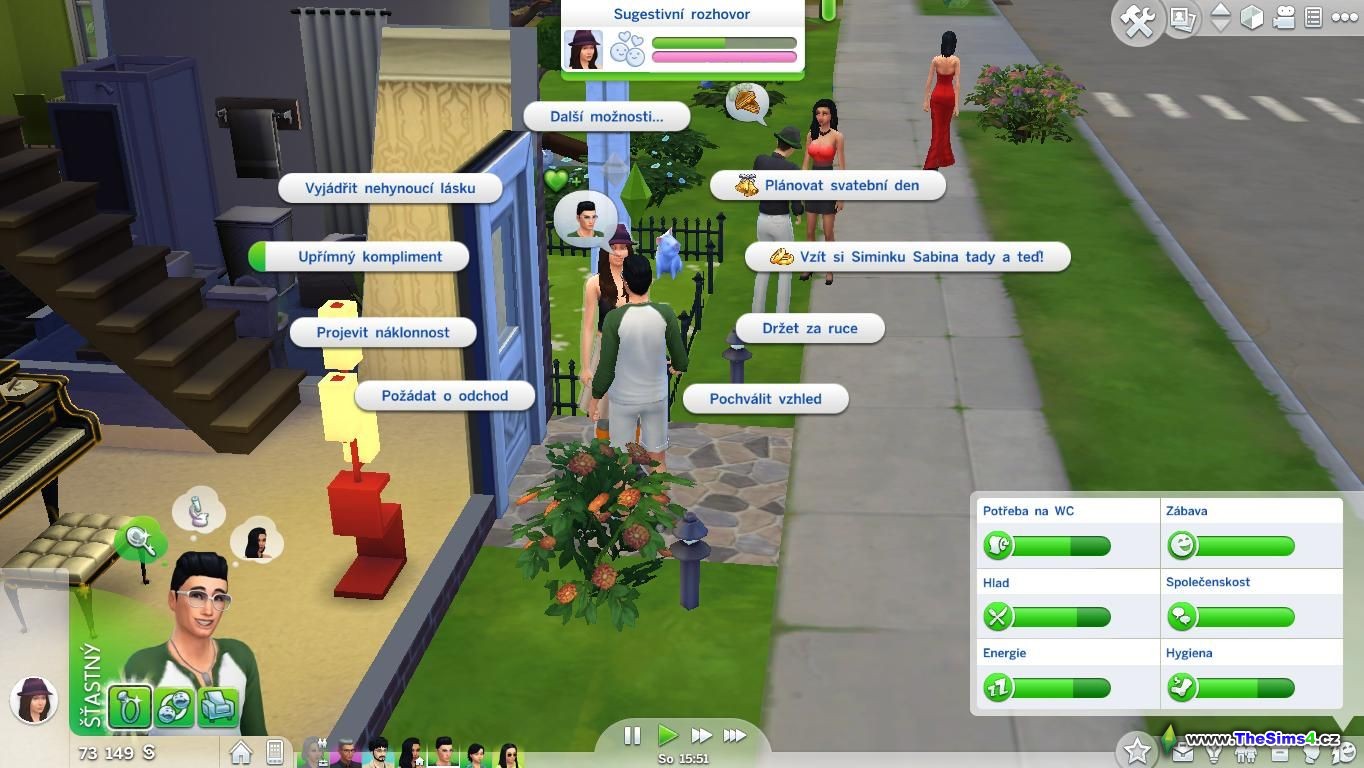This screenshot has width=1364, height=768.
Task: Open the phone icon next to funds
Action: pos(275,751)
